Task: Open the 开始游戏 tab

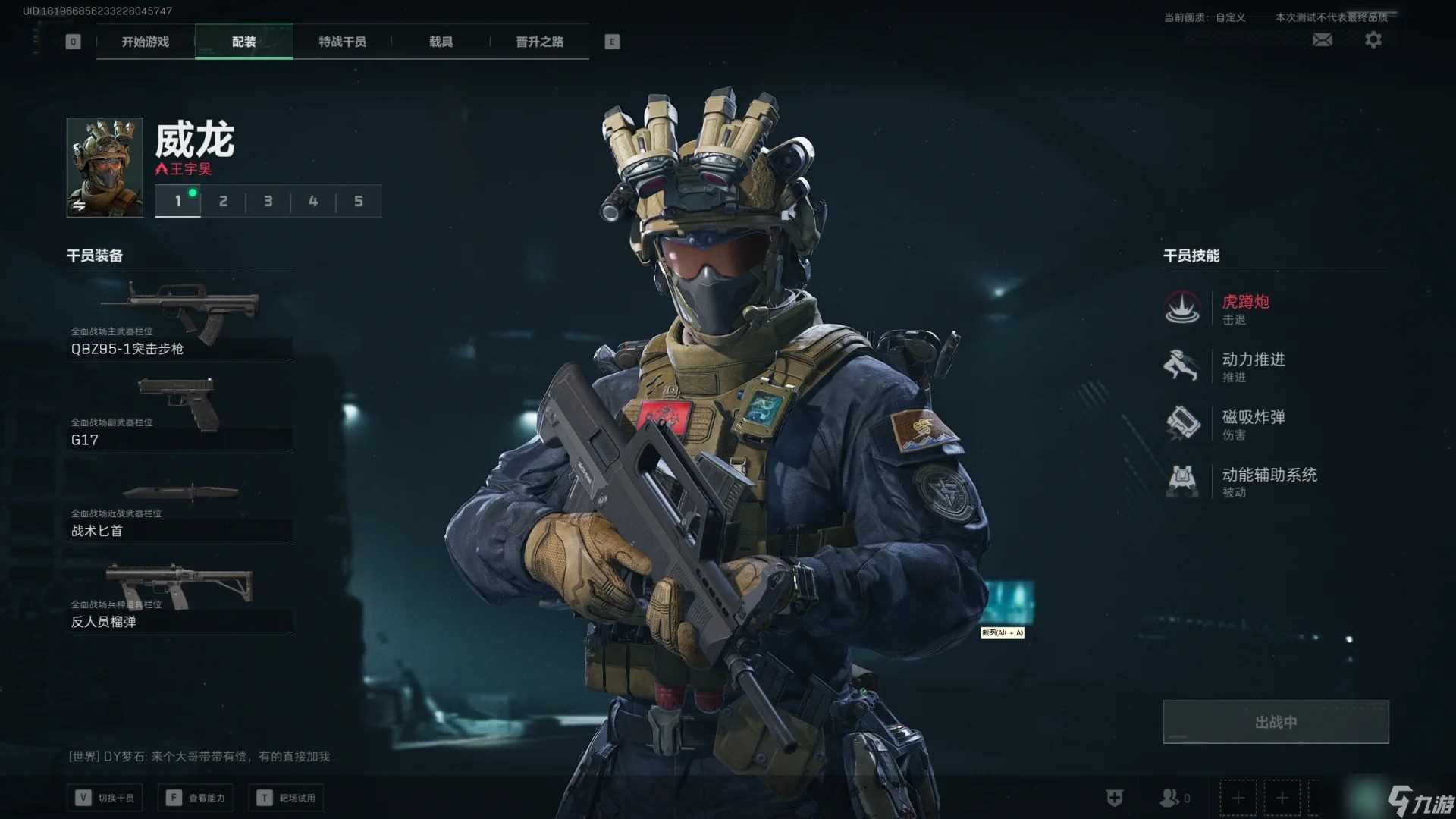Action: (x=146, y=42)
